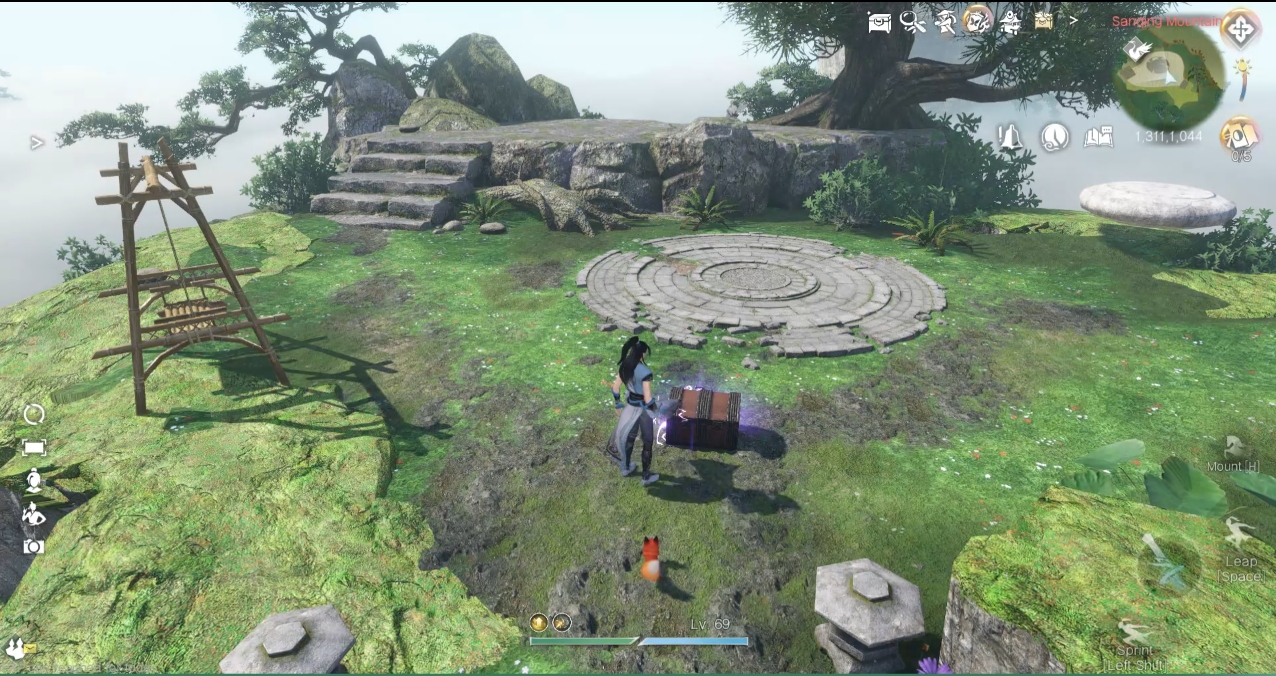
Task: Open the golden gift chest icon
Action: coord(1044,21)
